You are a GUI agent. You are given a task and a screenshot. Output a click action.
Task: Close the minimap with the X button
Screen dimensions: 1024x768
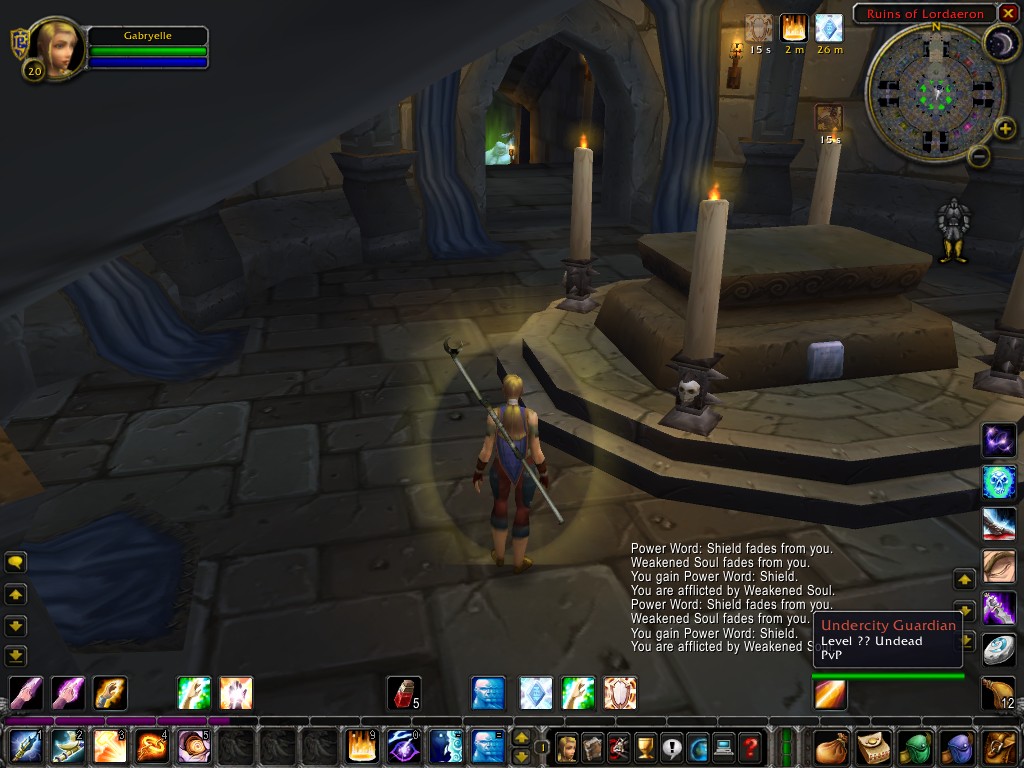pyautogui.click(x=1008, y=13)
